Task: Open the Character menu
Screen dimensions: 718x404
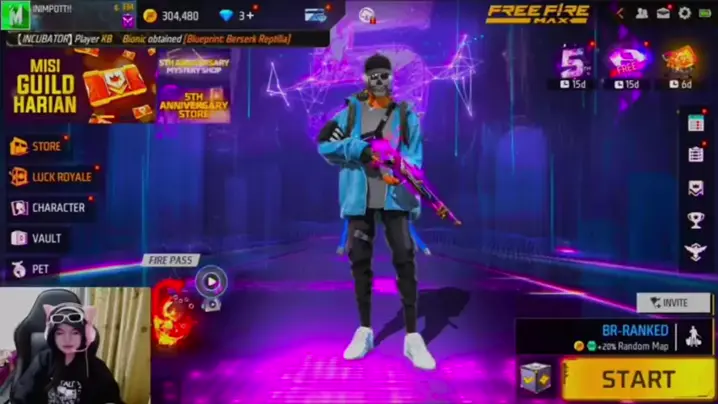Action: coord(49,208)
